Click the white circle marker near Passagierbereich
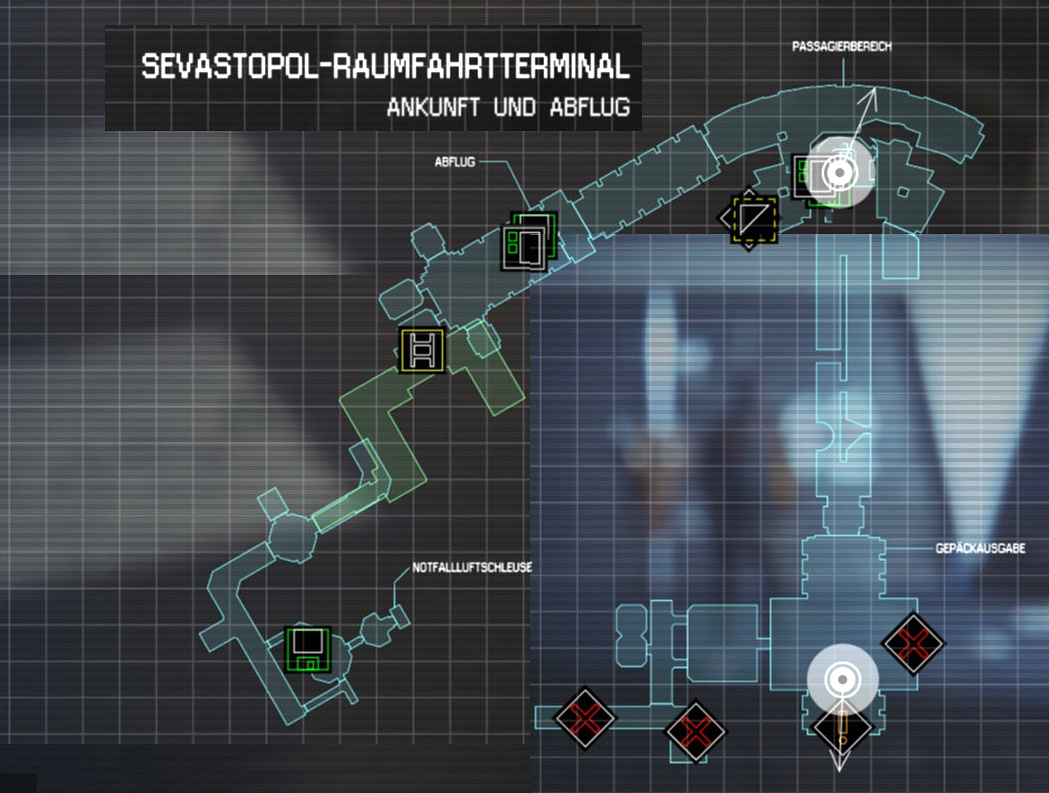 840,174
